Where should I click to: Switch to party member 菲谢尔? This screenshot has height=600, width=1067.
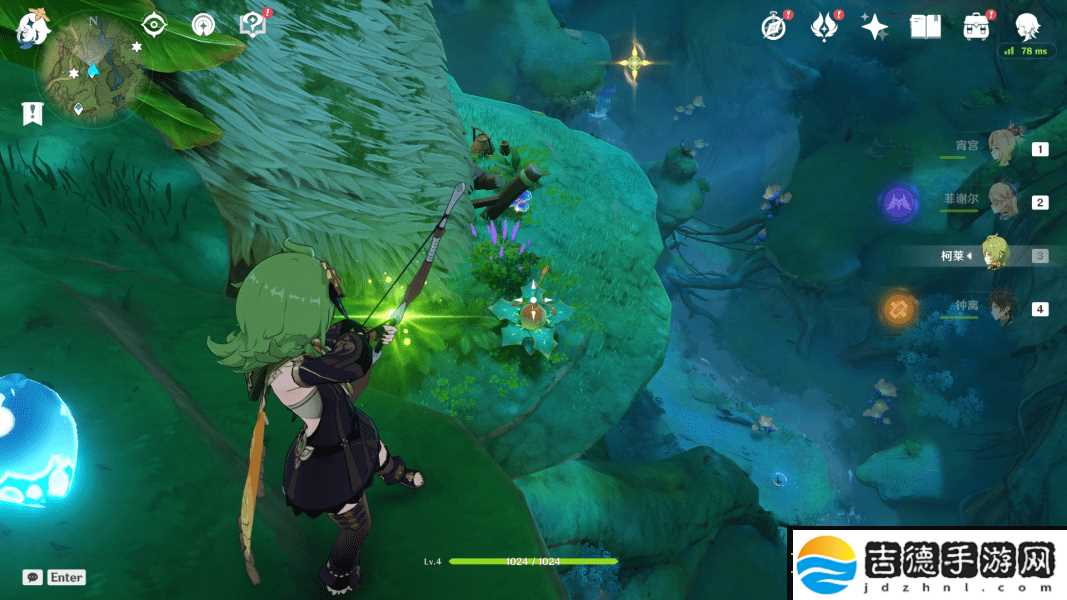[1000, 201]
